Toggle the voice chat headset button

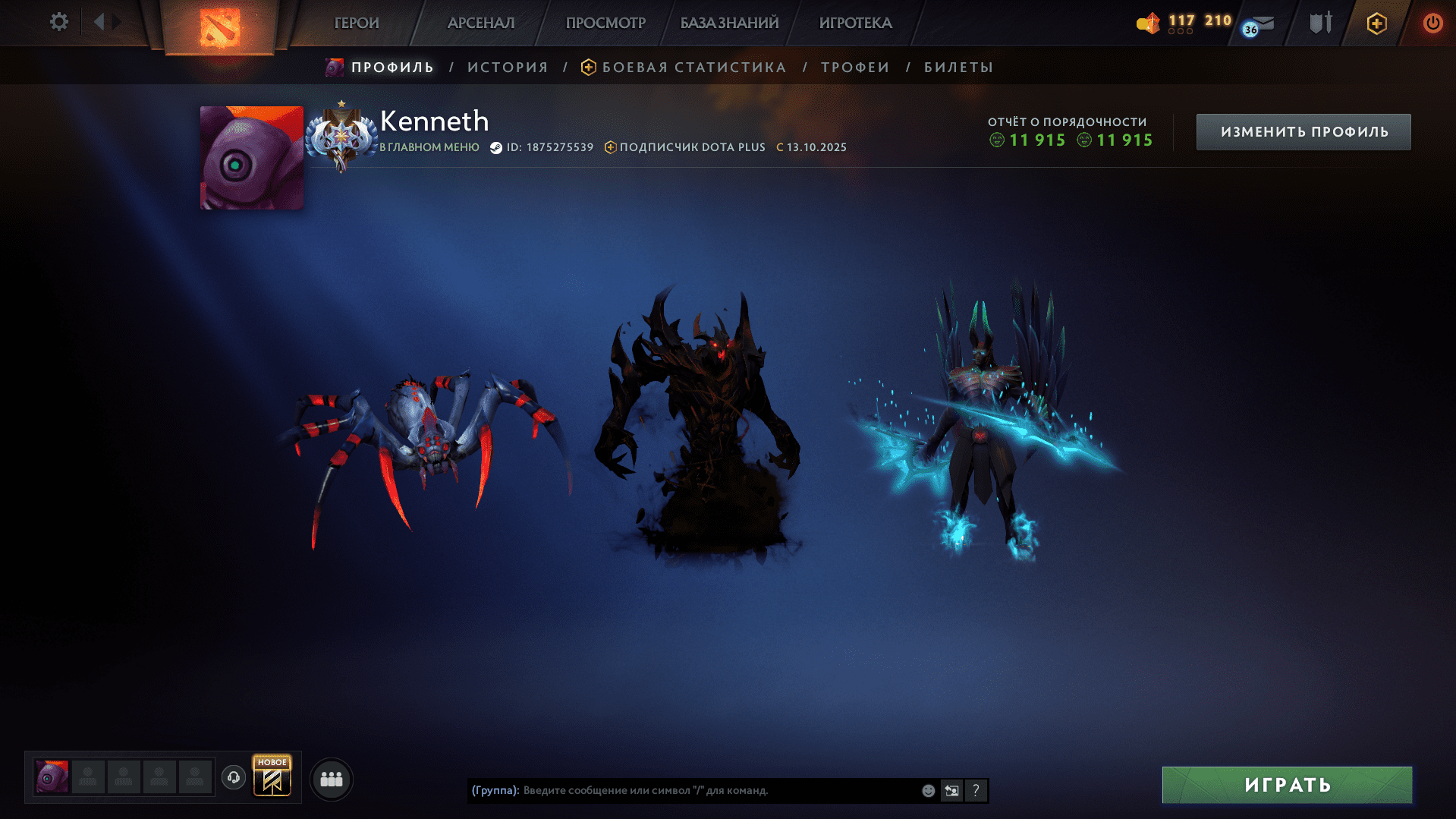(233, 778)
